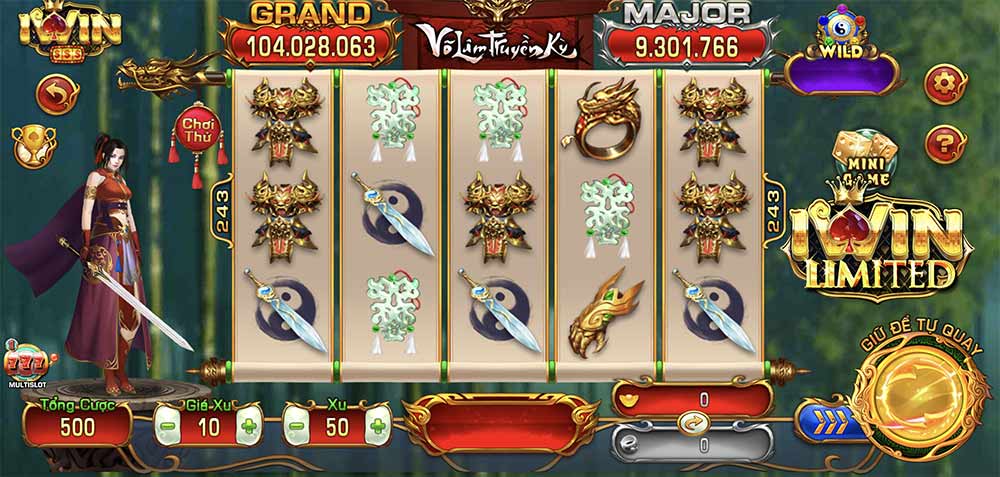The width and height of the screenshot is (1000, 477).
Task: Click the currency swap arrows button
Action: [690, 422]
